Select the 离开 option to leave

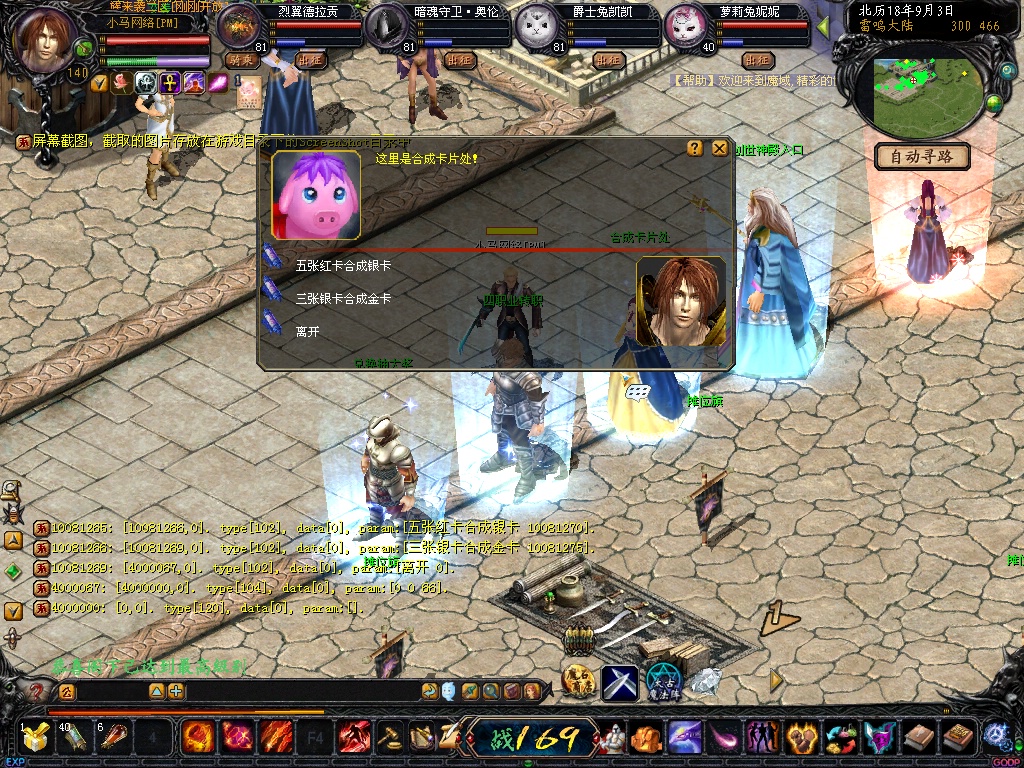coord(308,331)
